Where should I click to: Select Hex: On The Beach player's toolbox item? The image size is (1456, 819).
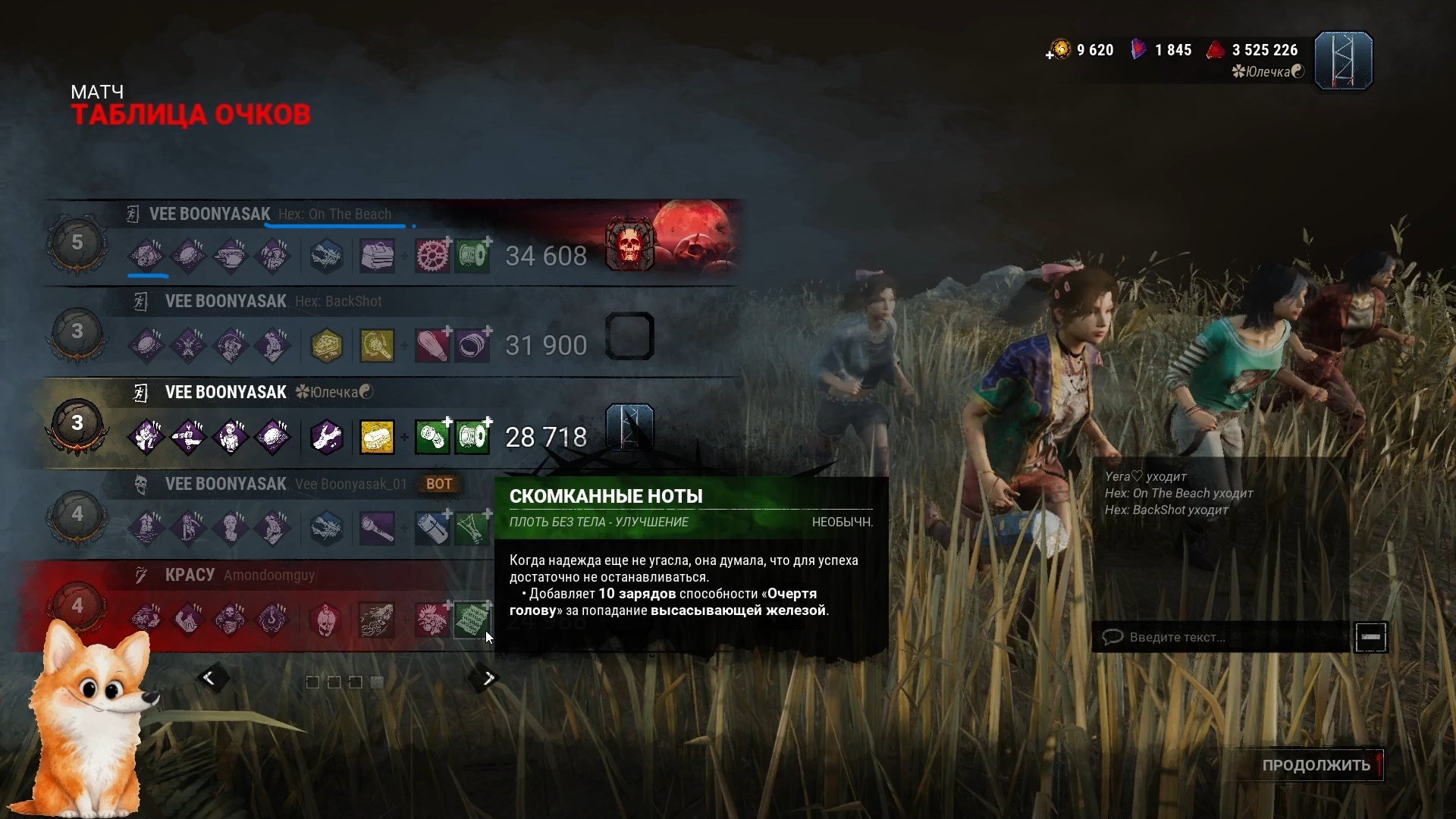click(377, 256)
